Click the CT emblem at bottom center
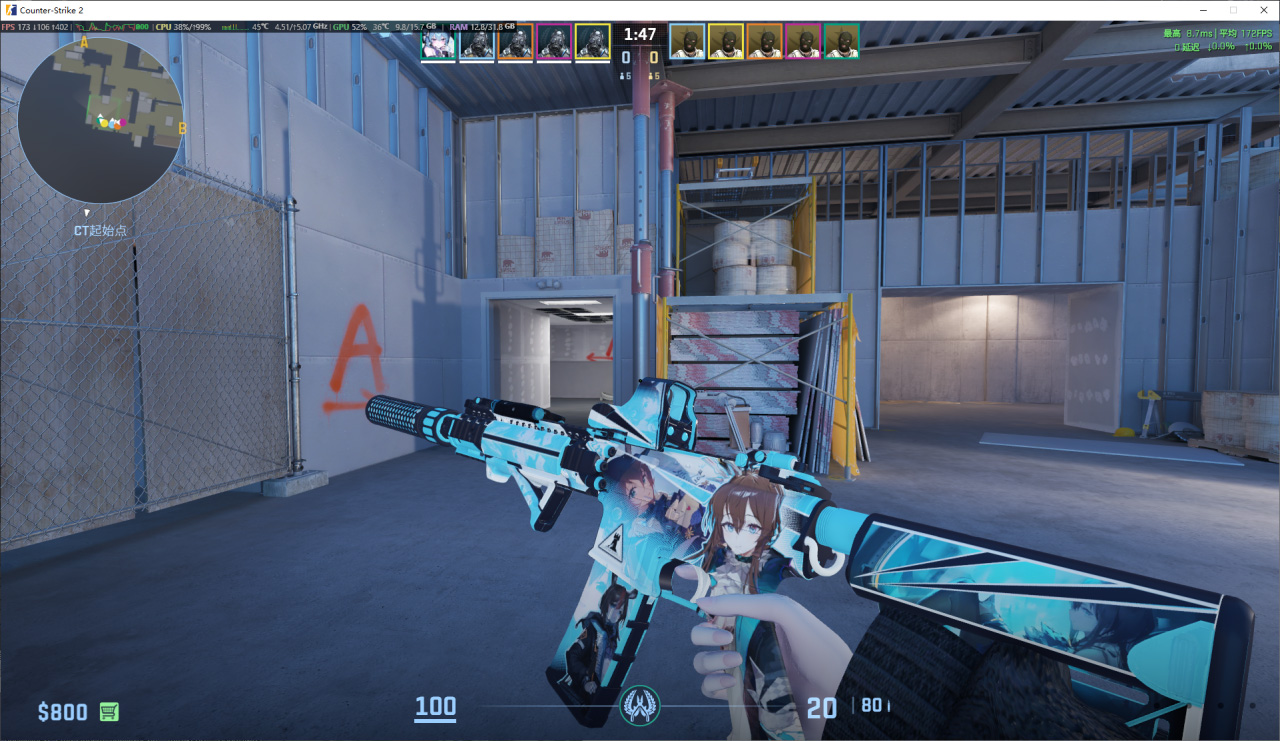The width and height of the screenshot is (1280, 741). click(639, 705)
